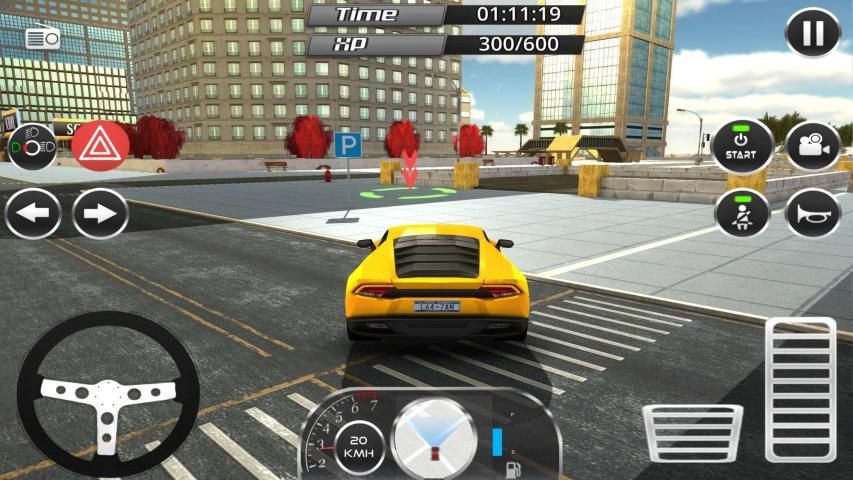The height and width of the screenshot is (480, 853).
Task: Activate the red hazard lights button
Action: (x=100, y=147)
